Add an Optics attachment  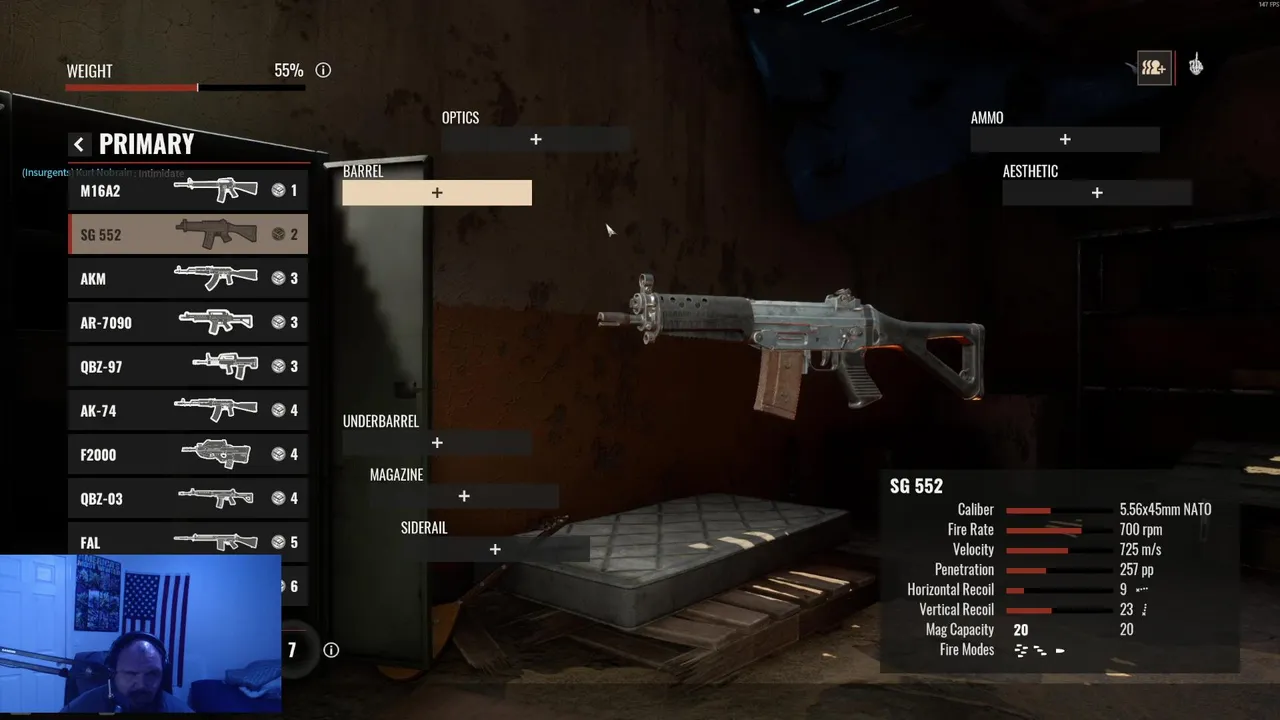[x=536, y=140]
